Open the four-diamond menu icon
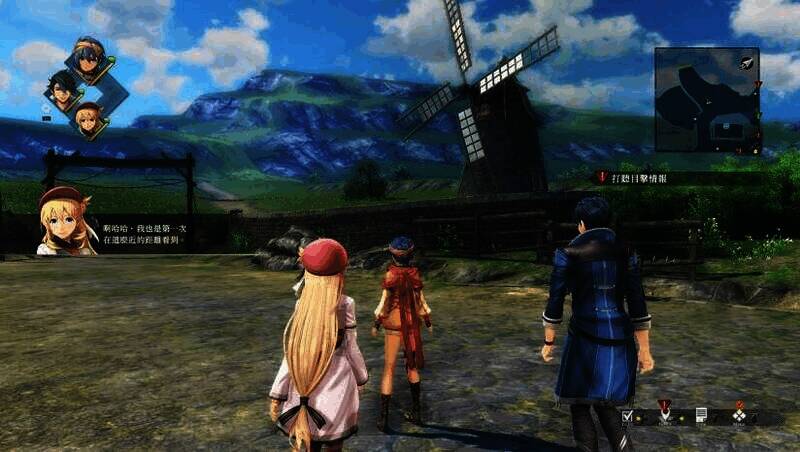The width and height of the screenshot is (800, 452). (x=739, y=414)
